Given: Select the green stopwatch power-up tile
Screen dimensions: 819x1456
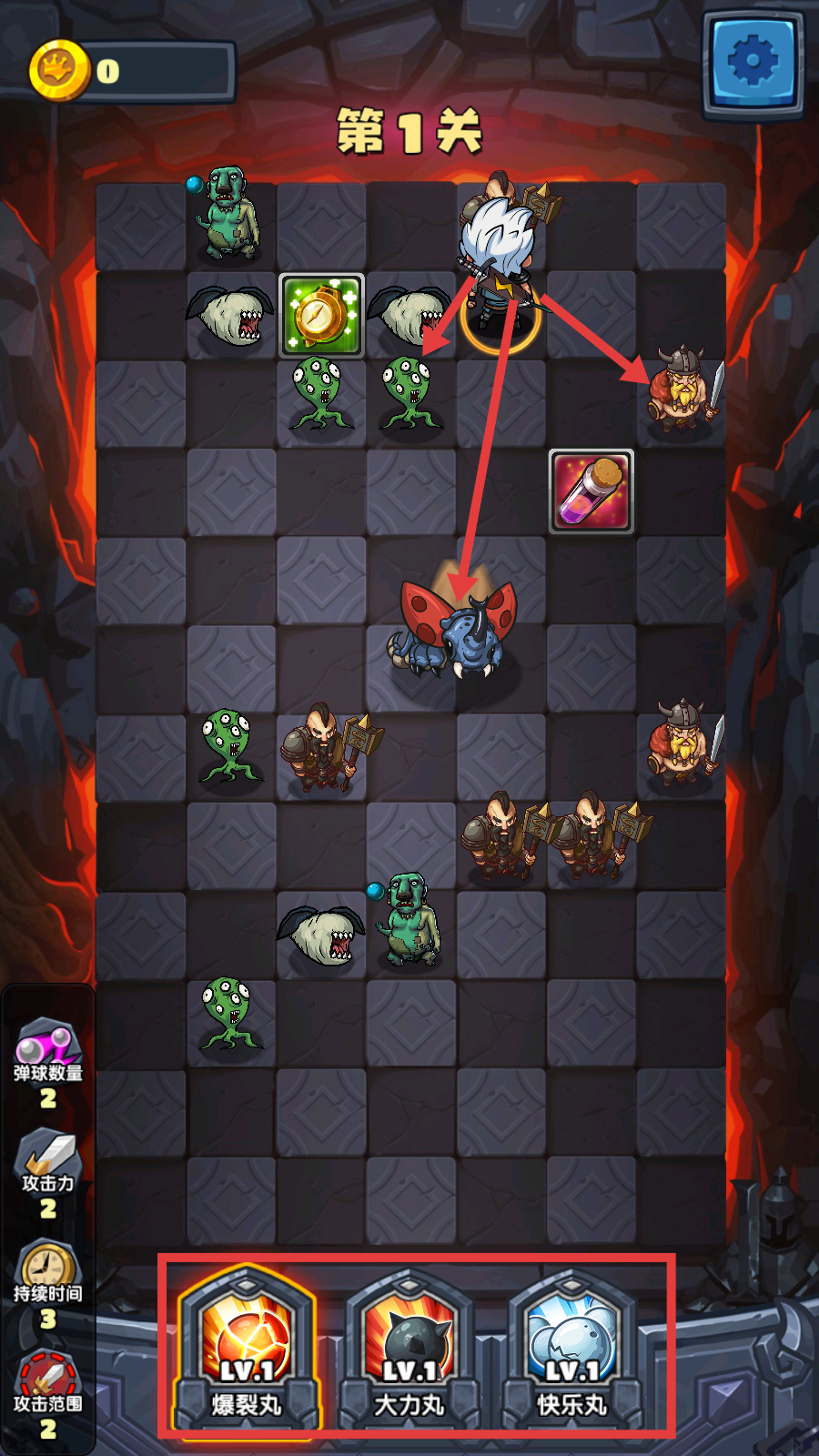Looking at the screenshot, I should point(321,315).
